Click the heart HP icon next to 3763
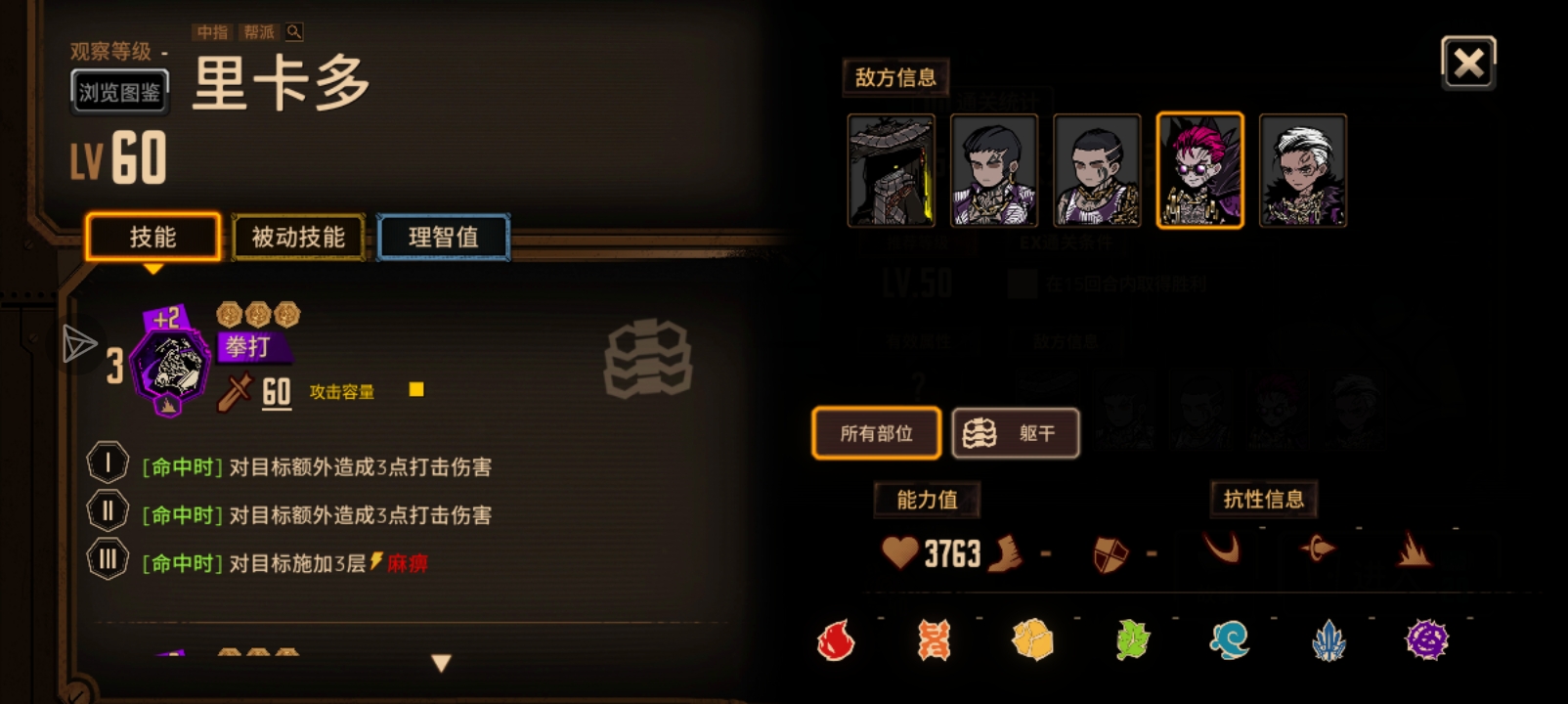This screenshot has width=1568, height=704. [x=898, y=552]
